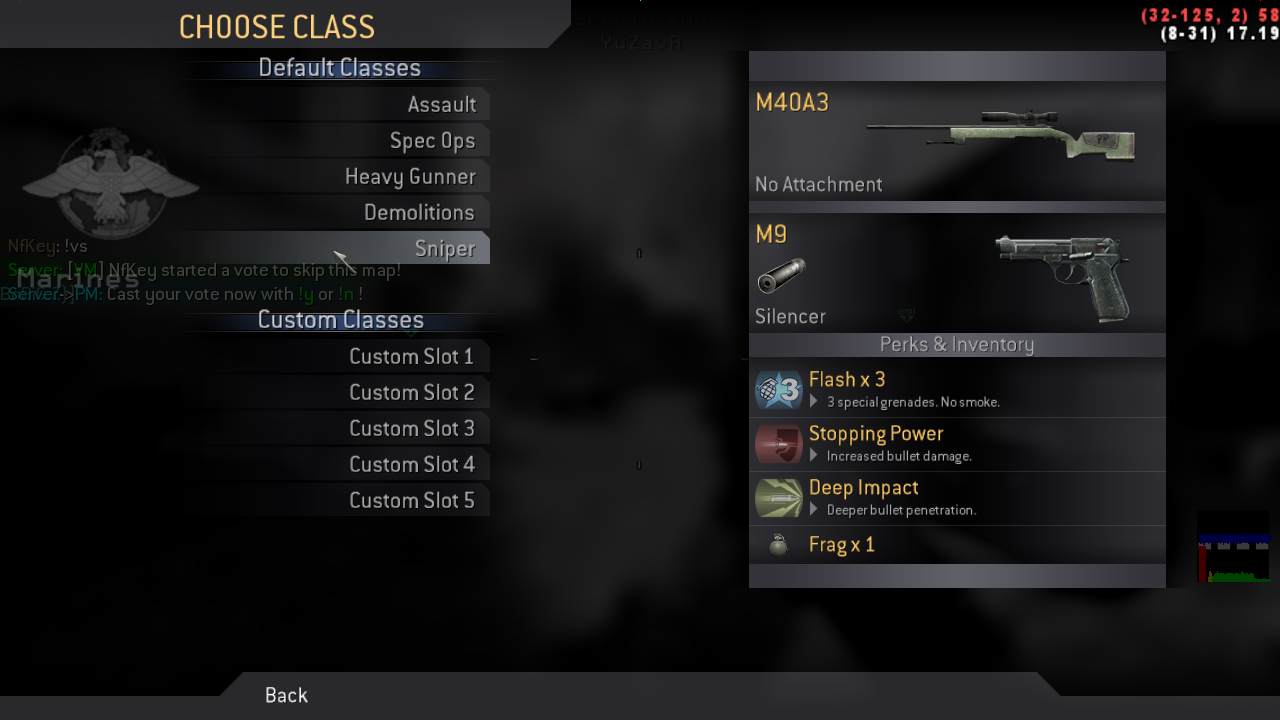The width and height of the screenshot is (1280, 720).
Task: Expand the Deep Impact description arrow
Action: 813,509
